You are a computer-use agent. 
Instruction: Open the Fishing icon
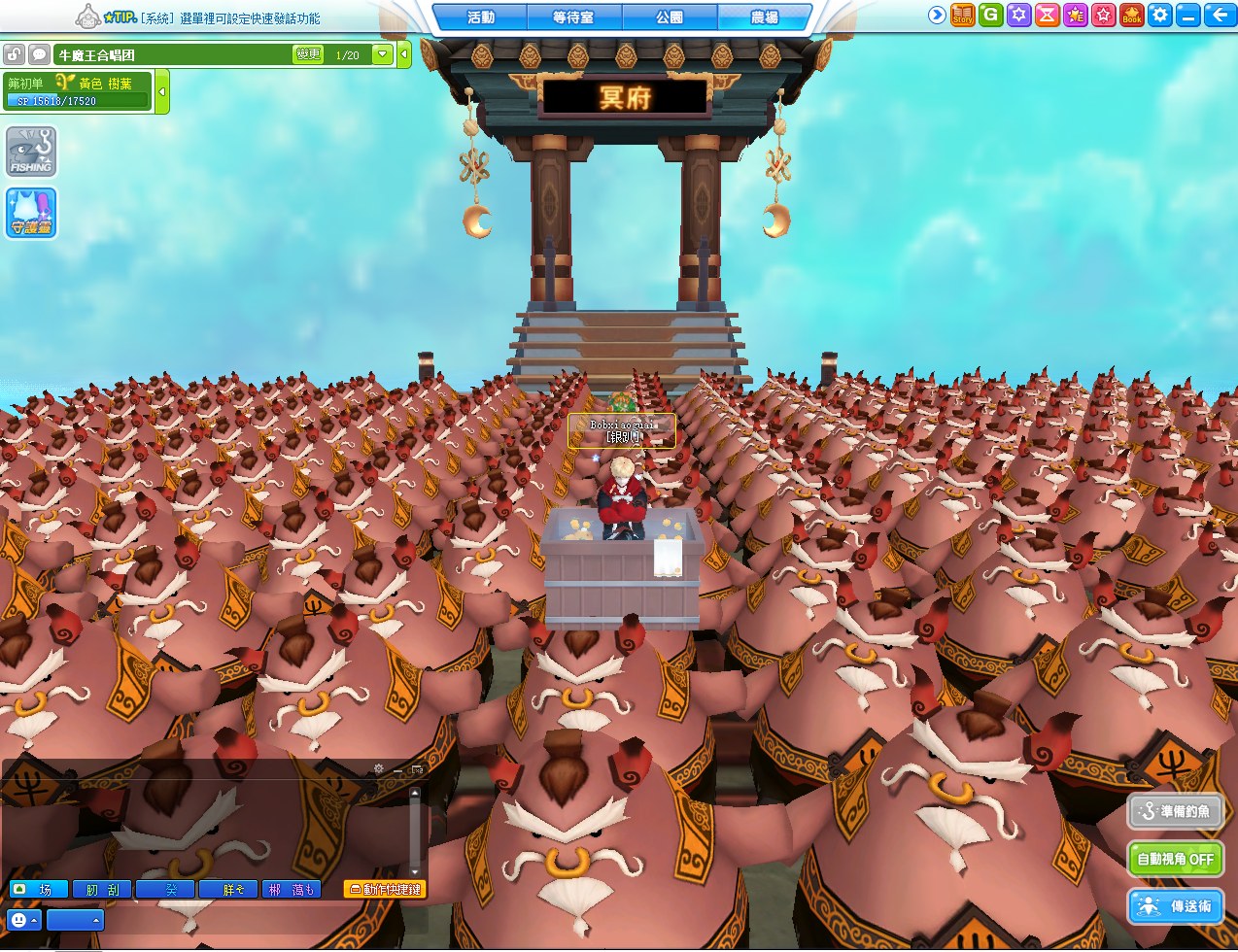(31, 153)
